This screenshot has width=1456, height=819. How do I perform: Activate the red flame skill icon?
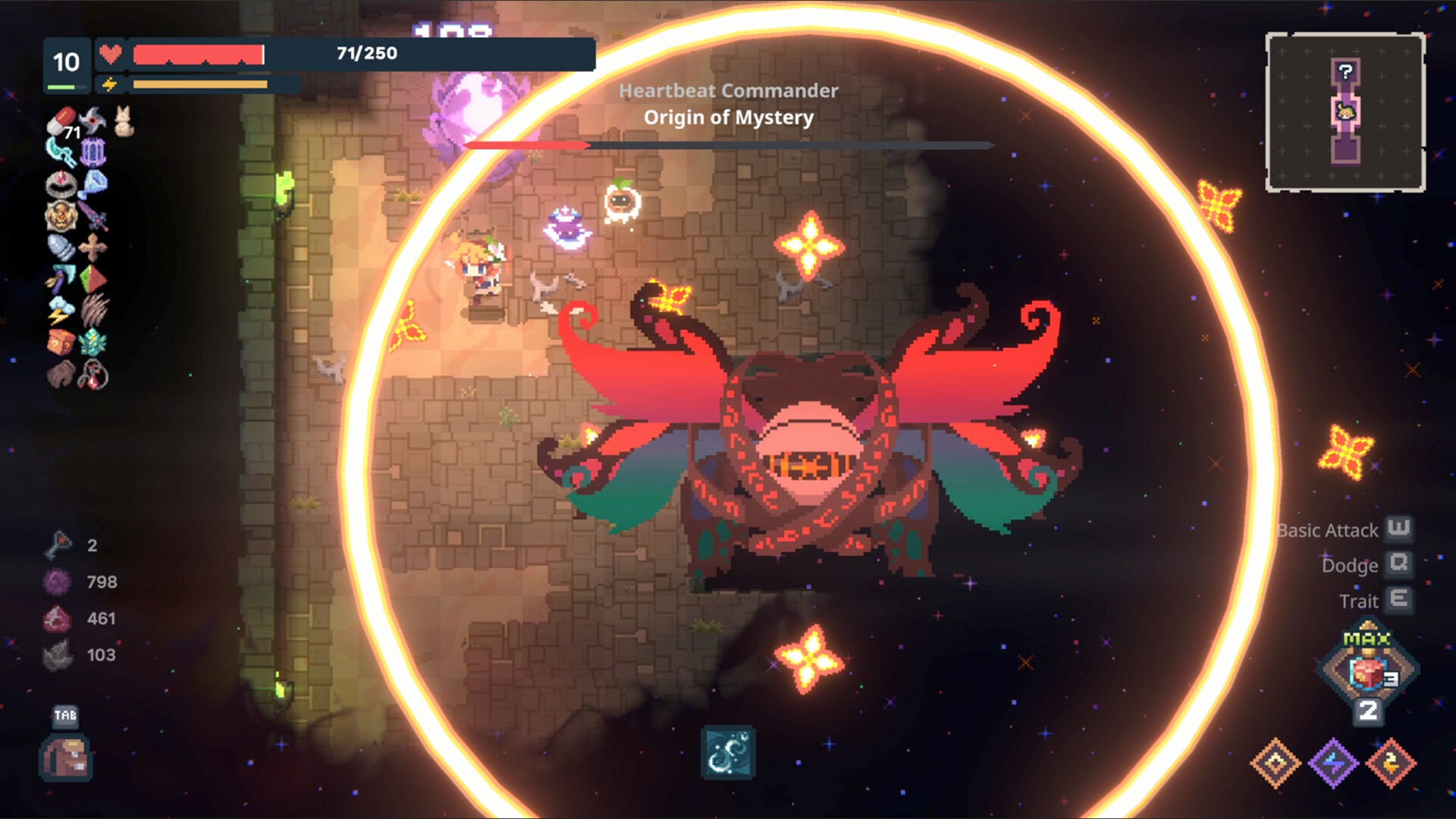pyautogui.click(x=1391, y=763)
